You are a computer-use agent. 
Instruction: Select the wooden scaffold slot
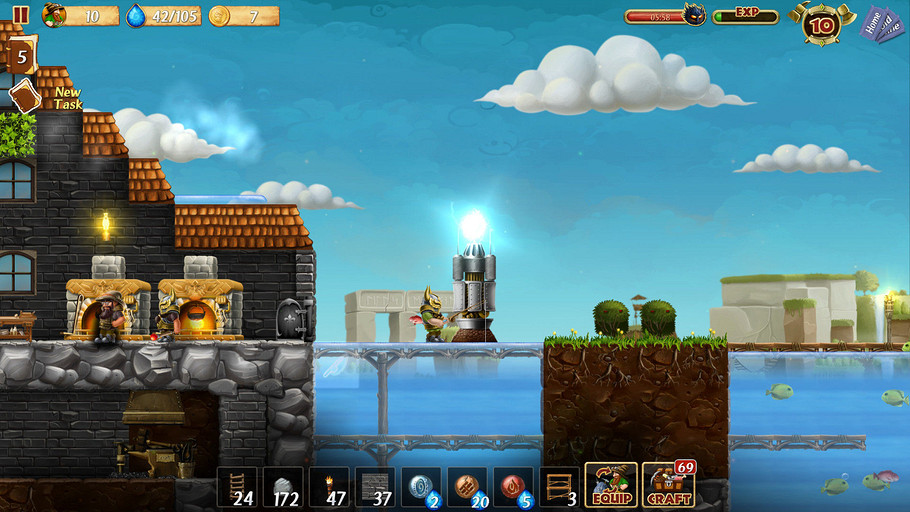(x=559, y=487)
